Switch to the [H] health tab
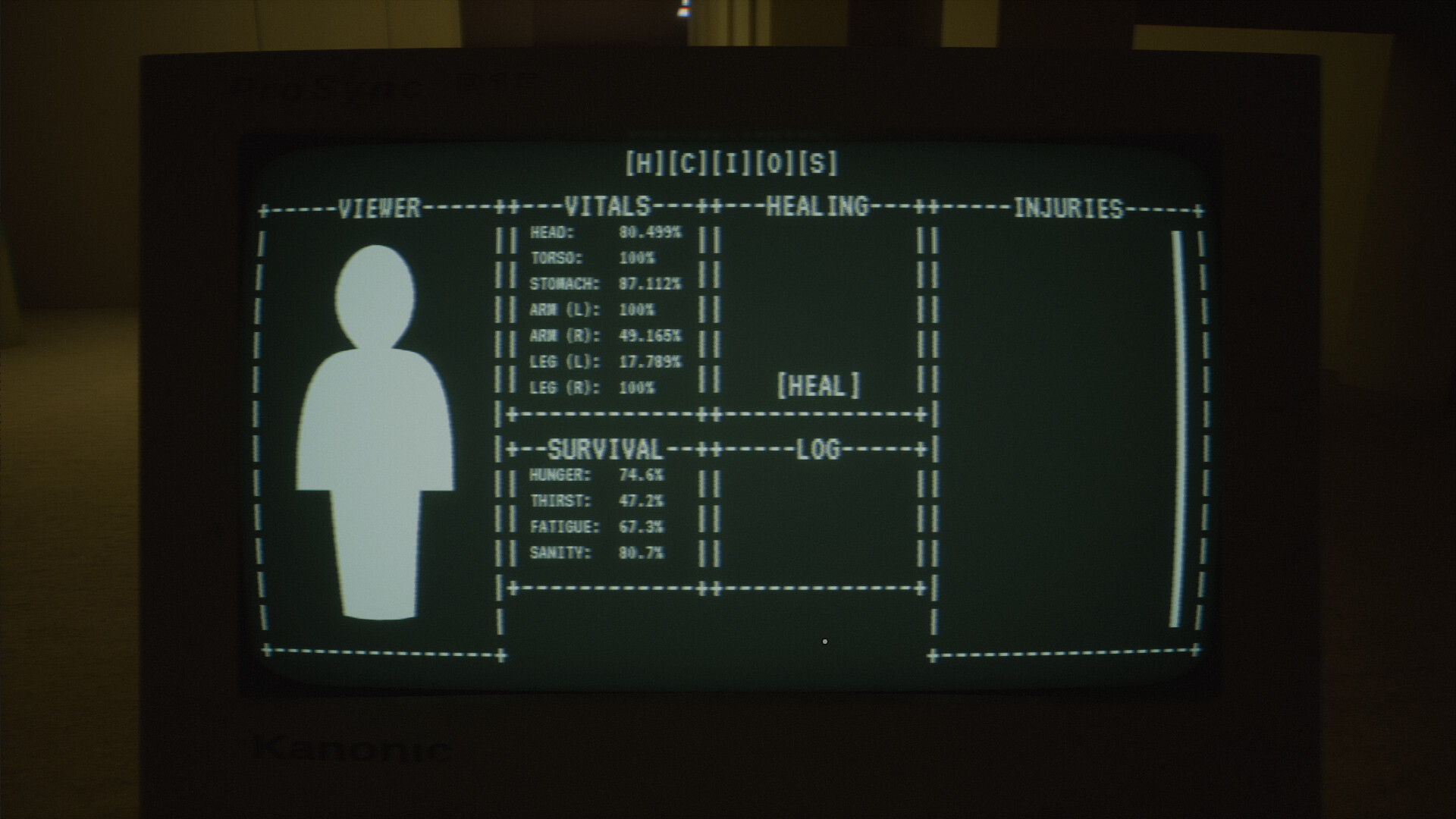This screenshot has height=819, width=1456. point(643,162)
